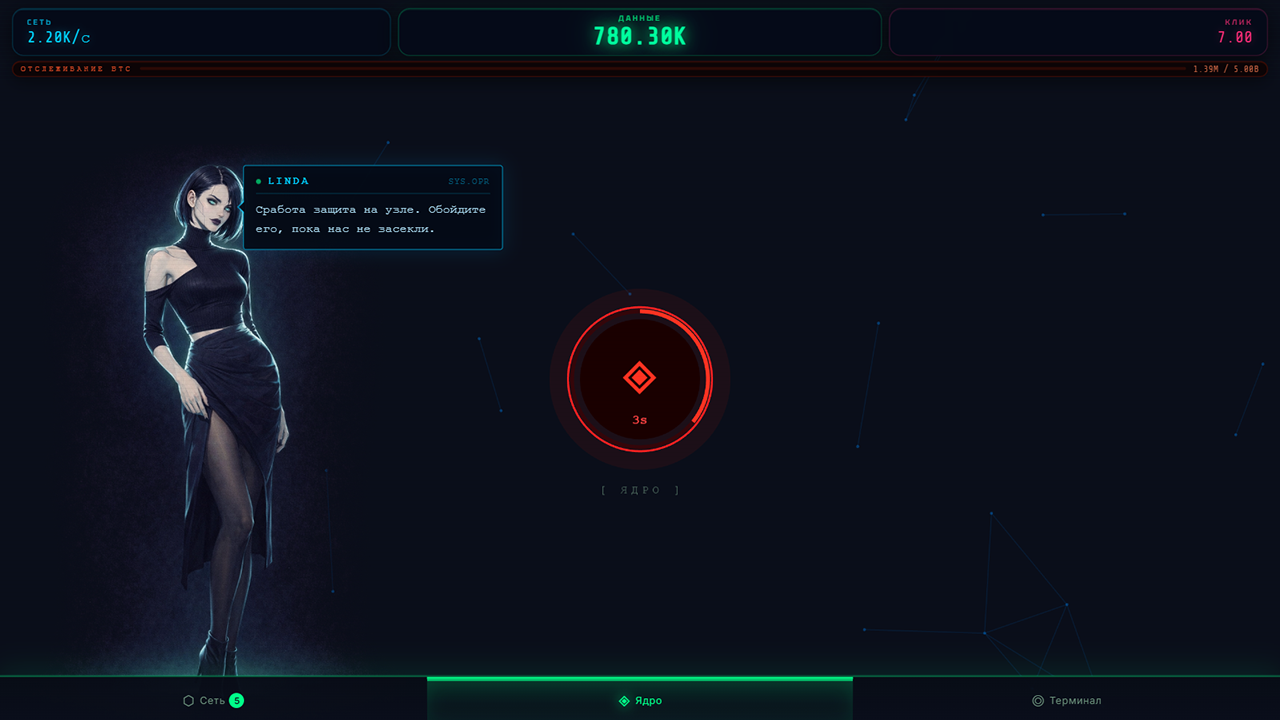
Task: Expand the Сеть rate panel showing 2.20K/c
Action: 200,31
